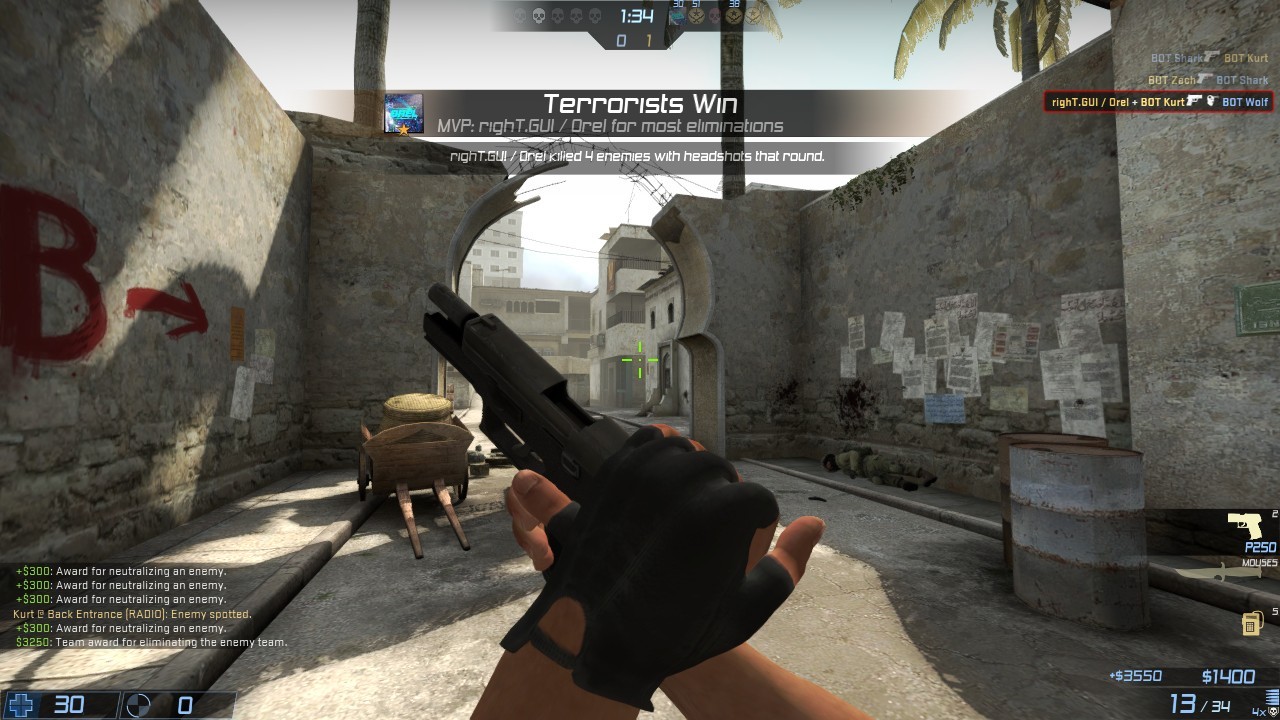Screen dimensions: 1280x720
Task: Click the bullets icon beside the ammo counter
Action: pos(1270,694)
